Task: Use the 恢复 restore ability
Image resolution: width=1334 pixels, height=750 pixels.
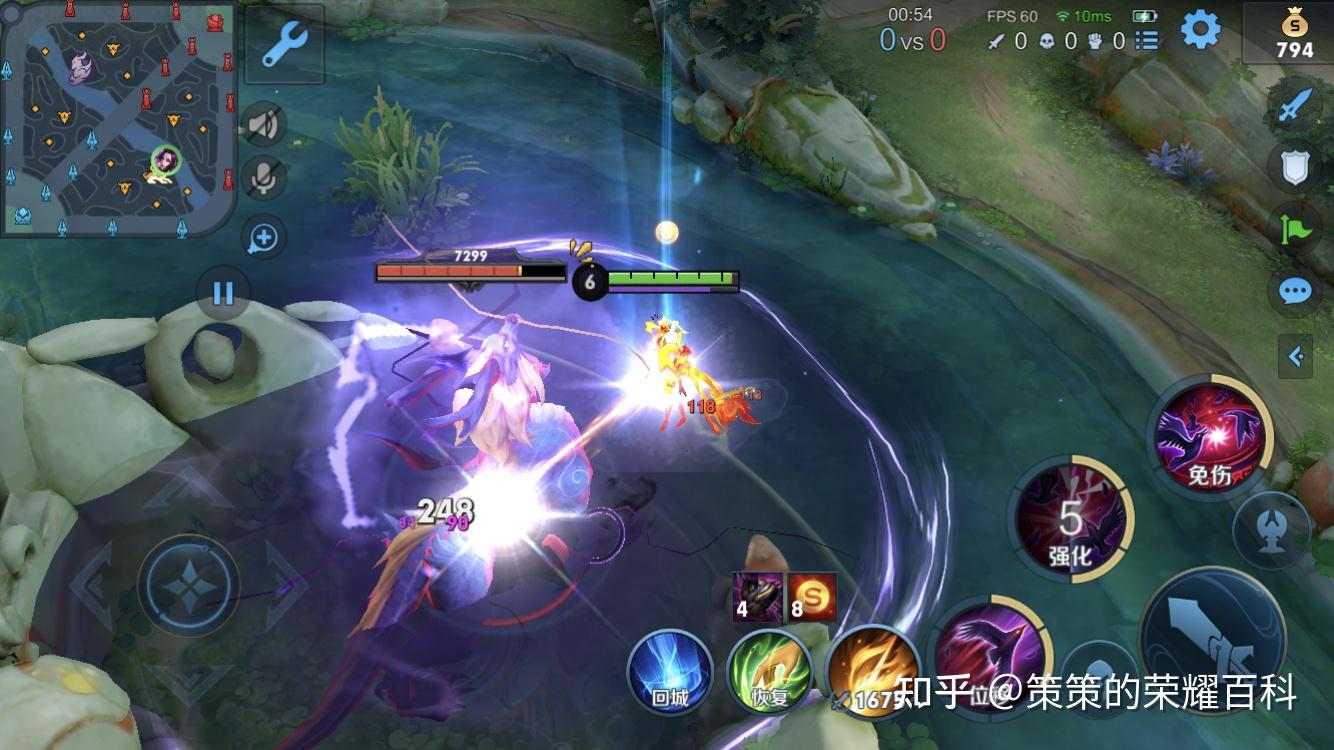Action: click(x=769, y=670)
